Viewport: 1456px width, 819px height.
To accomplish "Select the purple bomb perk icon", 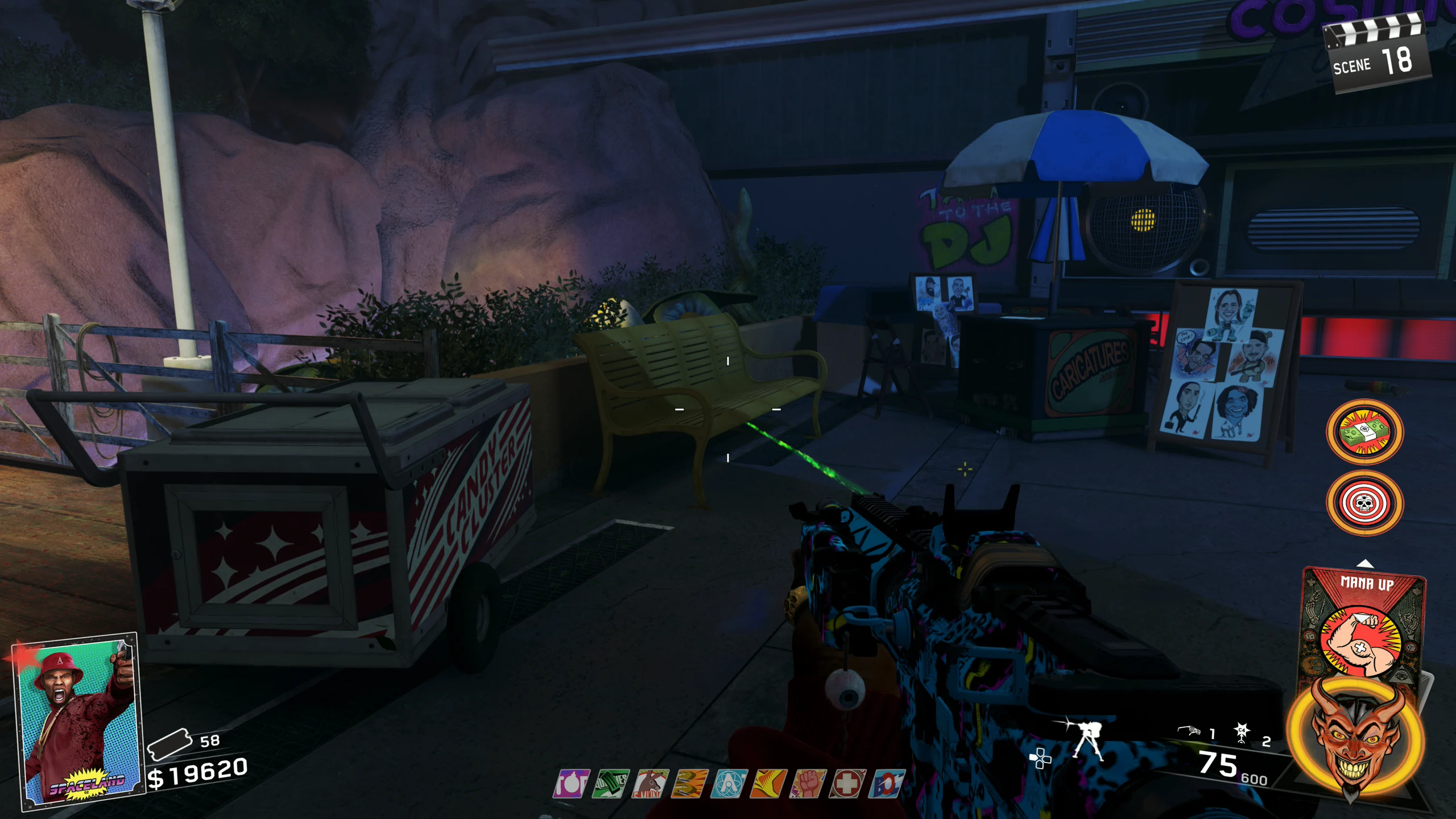I will [571, 784].
